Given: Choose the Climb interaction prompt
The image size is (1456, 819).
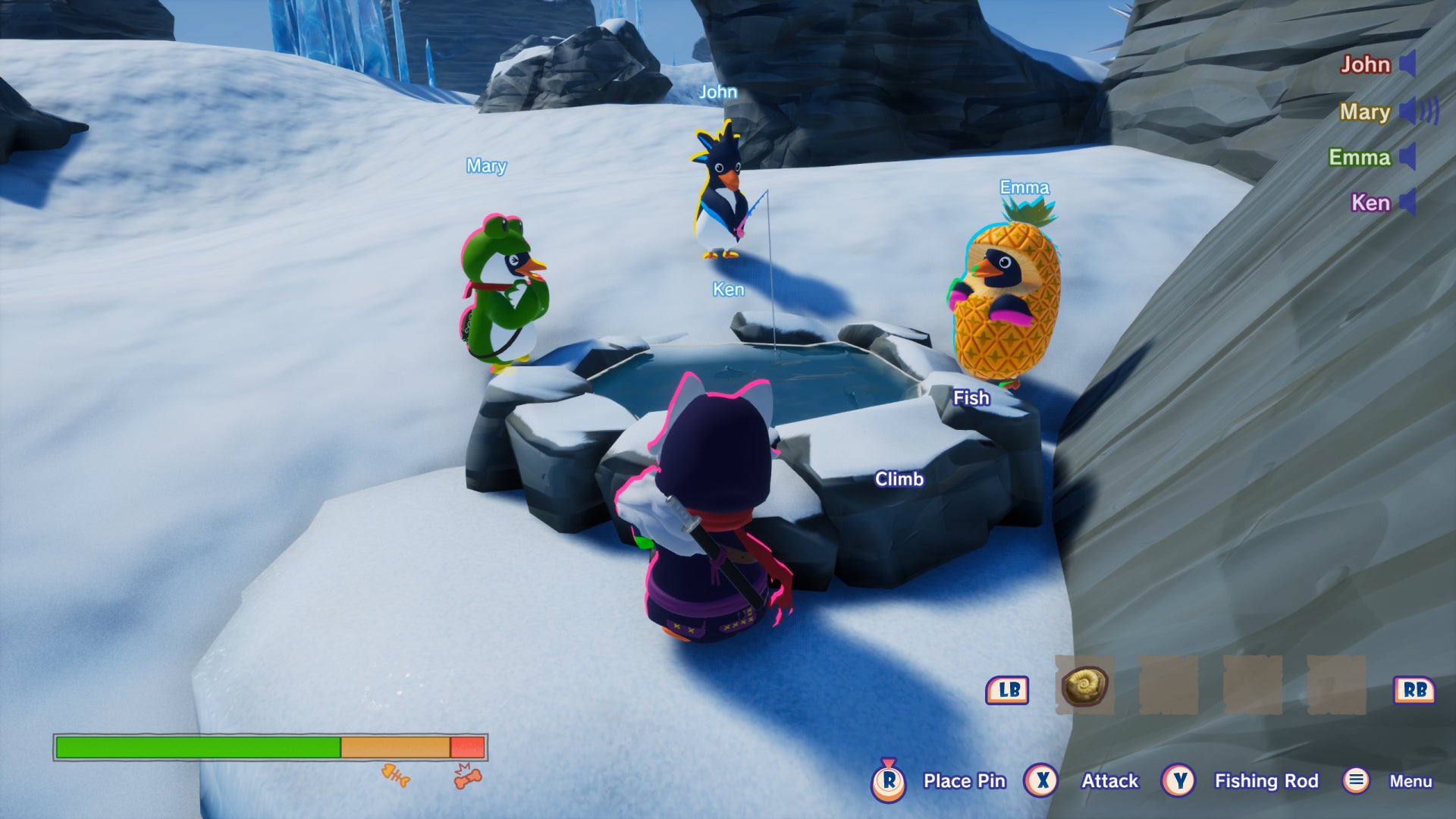Looking at the screenshot, I should (x=899, y=479).
